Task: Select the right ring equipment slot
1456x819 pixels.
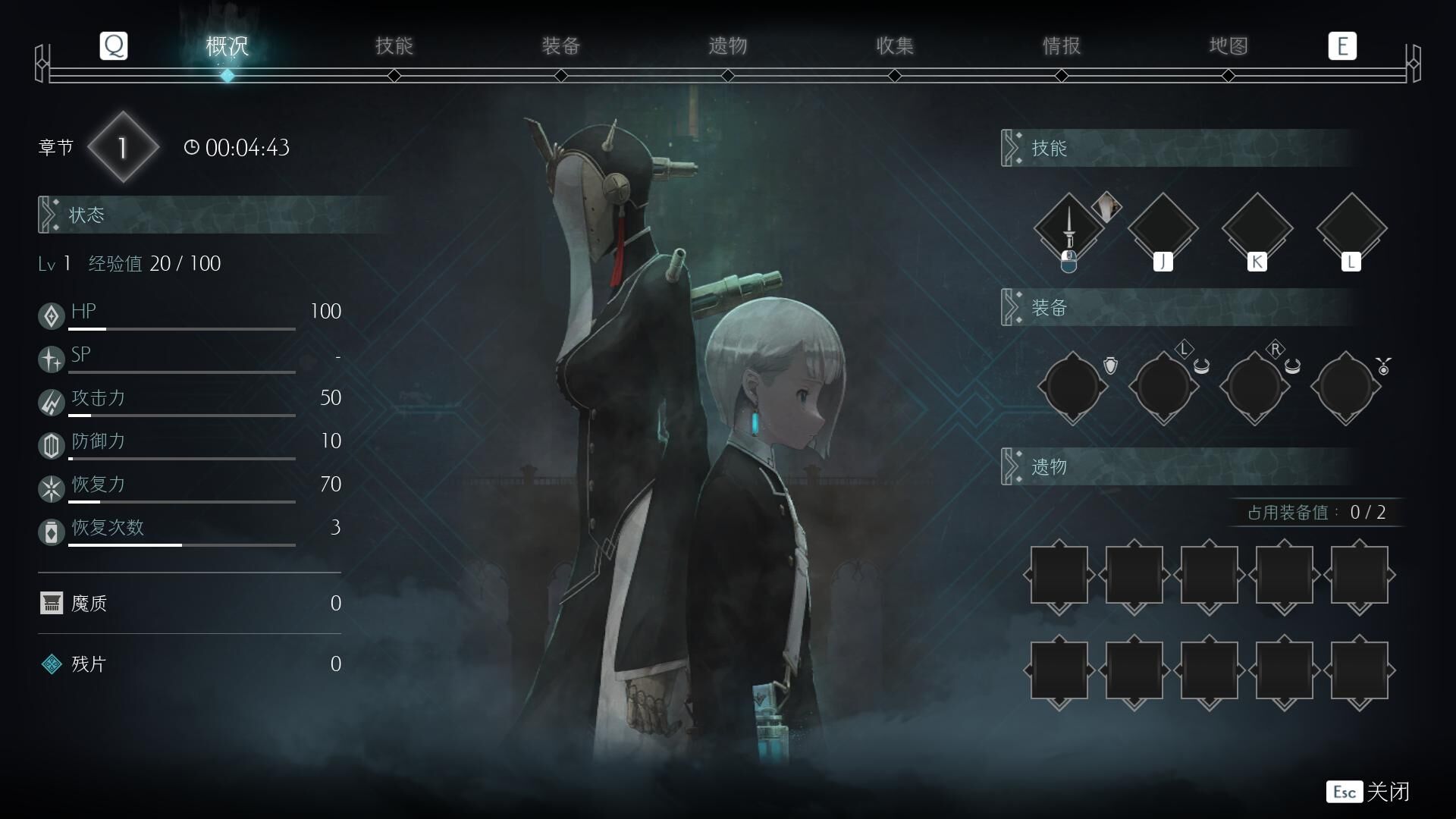Action: pos(1254,387)
